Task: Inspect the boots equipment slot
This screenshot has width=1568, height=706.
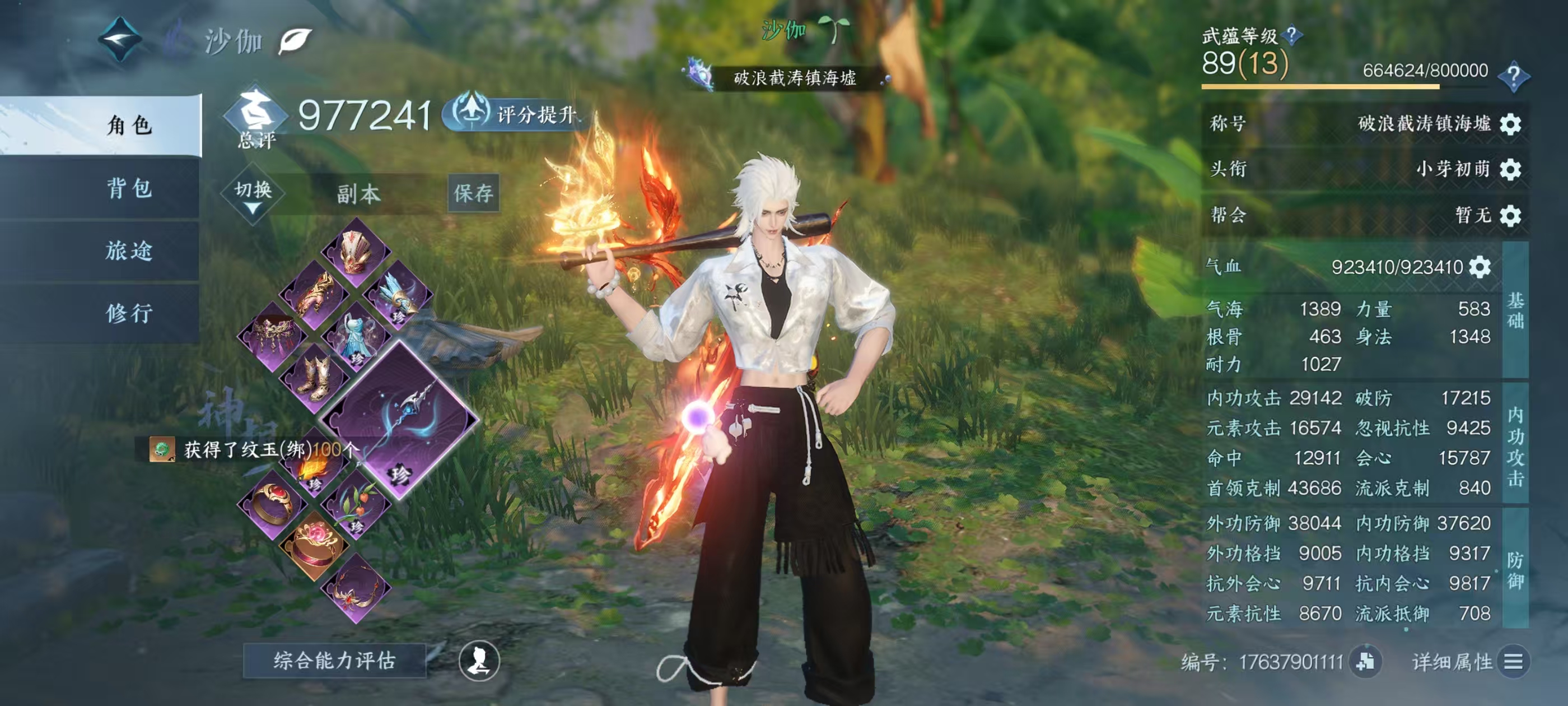Action: tap(315, 378)
